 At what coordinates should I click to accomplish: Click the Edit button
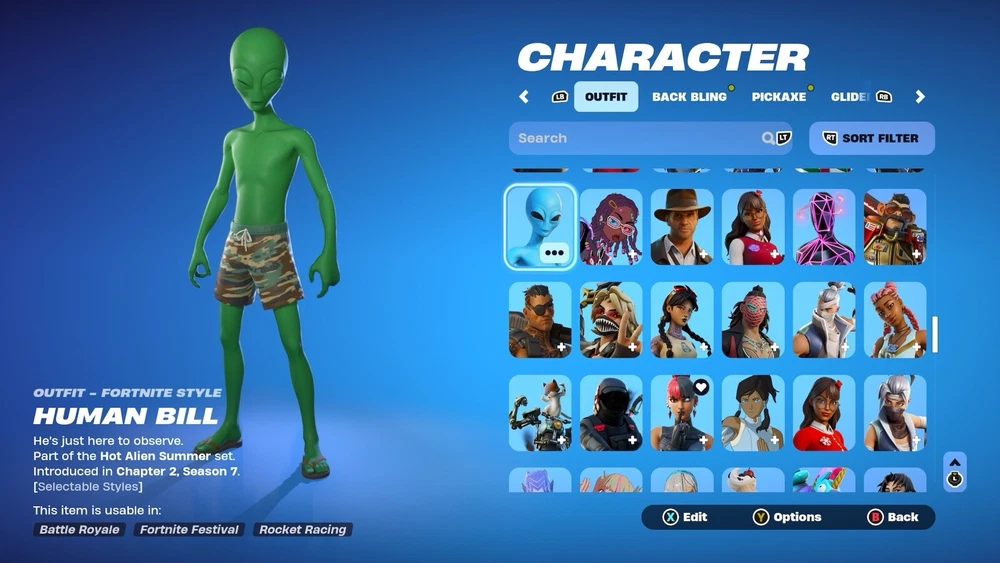click(x=685, y=517)
